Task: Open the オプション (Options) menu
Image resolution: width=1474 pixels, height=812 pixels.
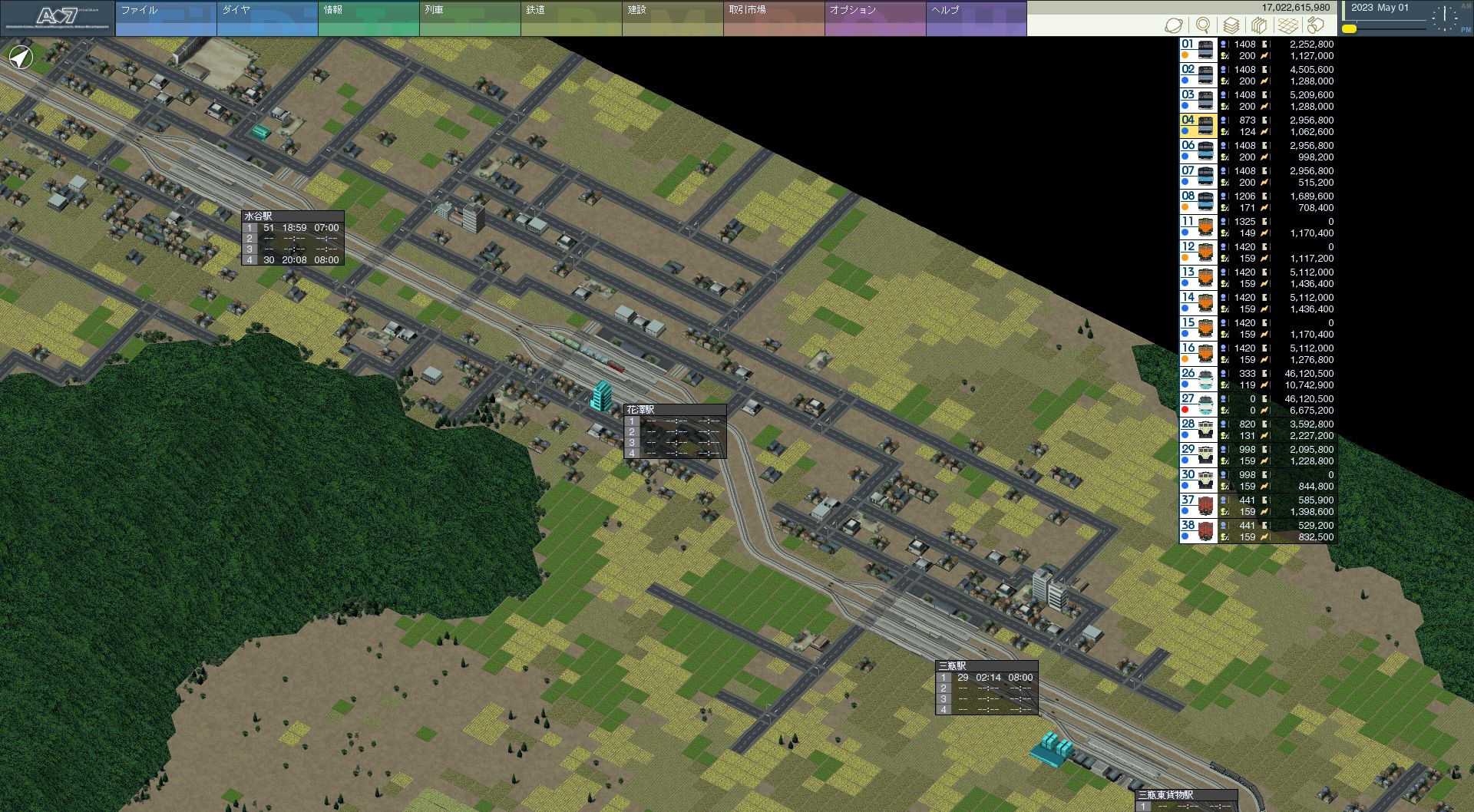Action: (x=874, y=18)
